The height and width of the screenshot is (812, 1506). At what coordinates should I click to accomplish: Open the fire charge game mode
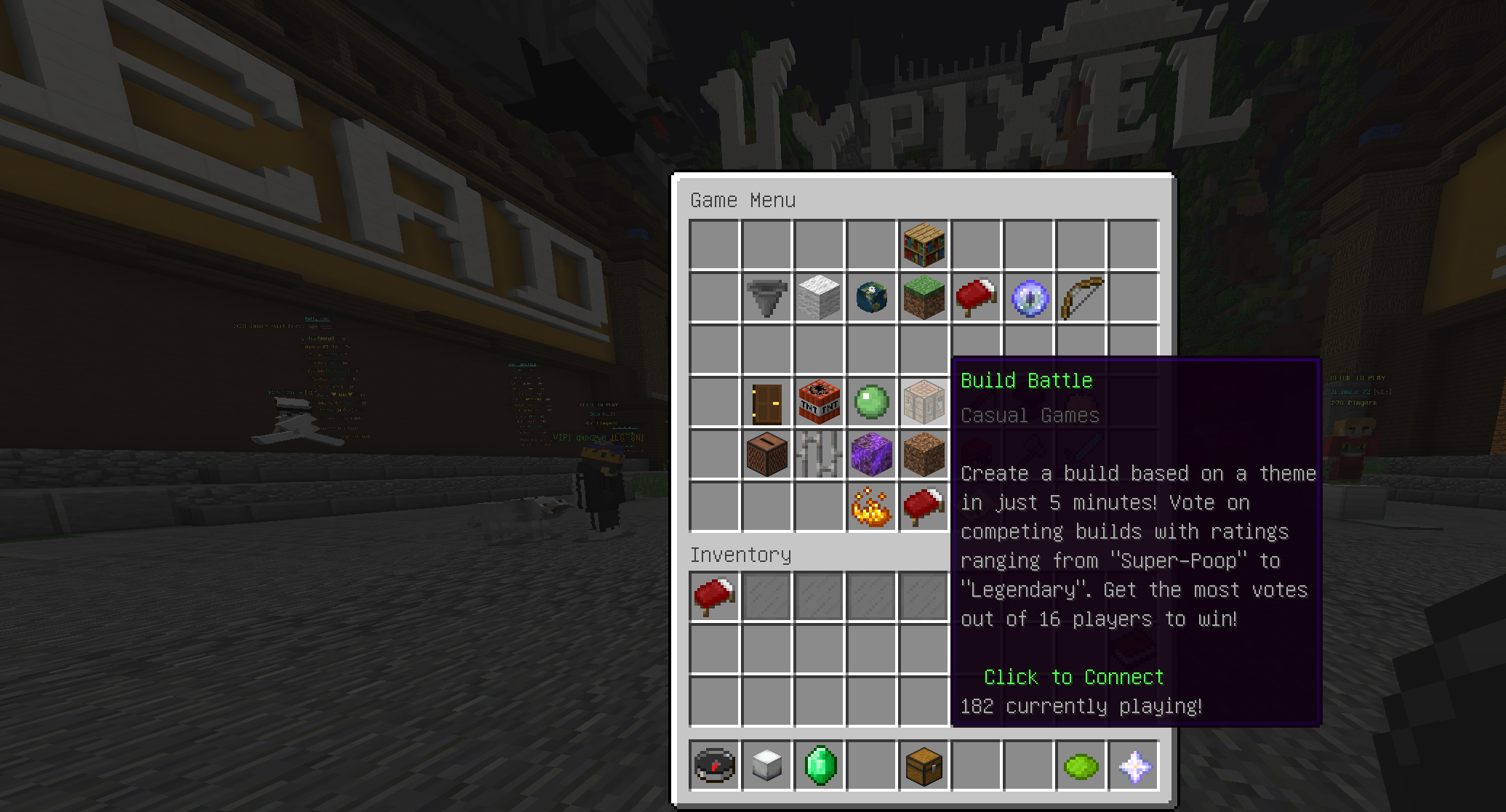(x=871, y=507)
